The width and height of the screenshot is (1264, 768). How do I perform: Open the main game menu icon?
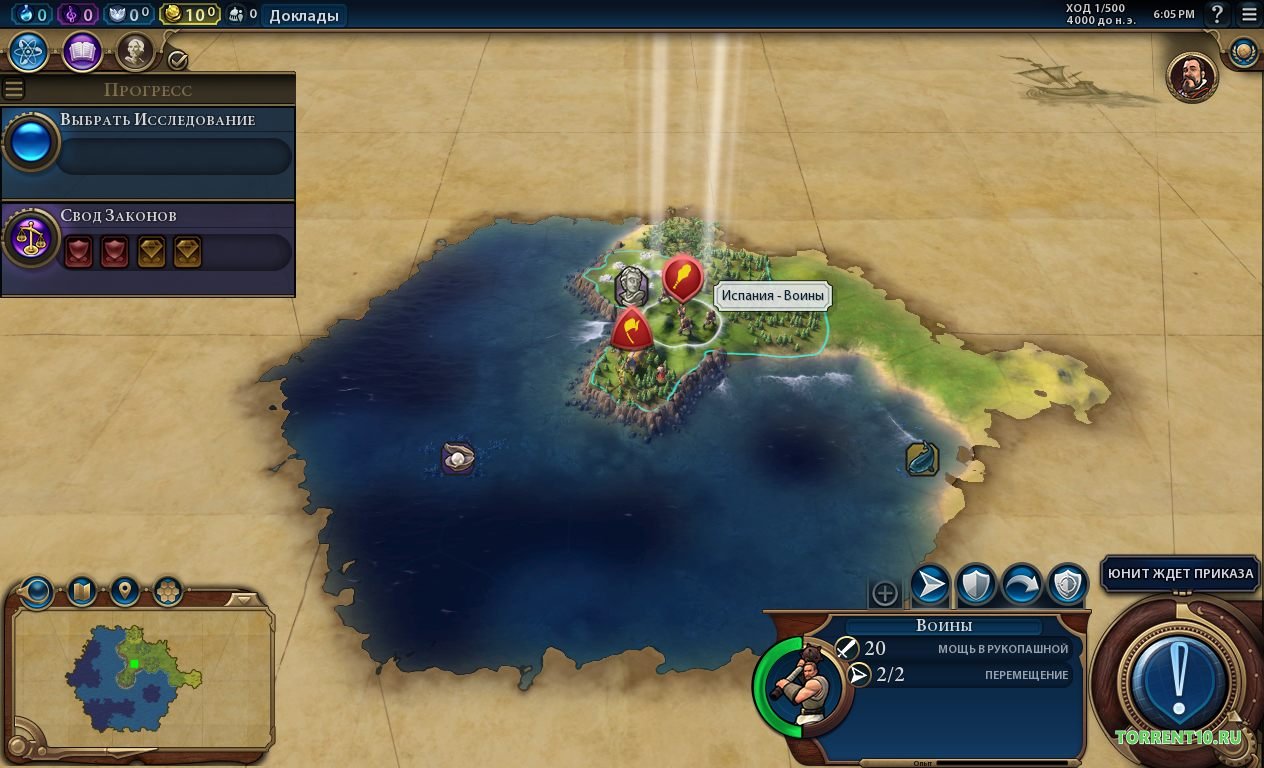(x=1247, y=14)
